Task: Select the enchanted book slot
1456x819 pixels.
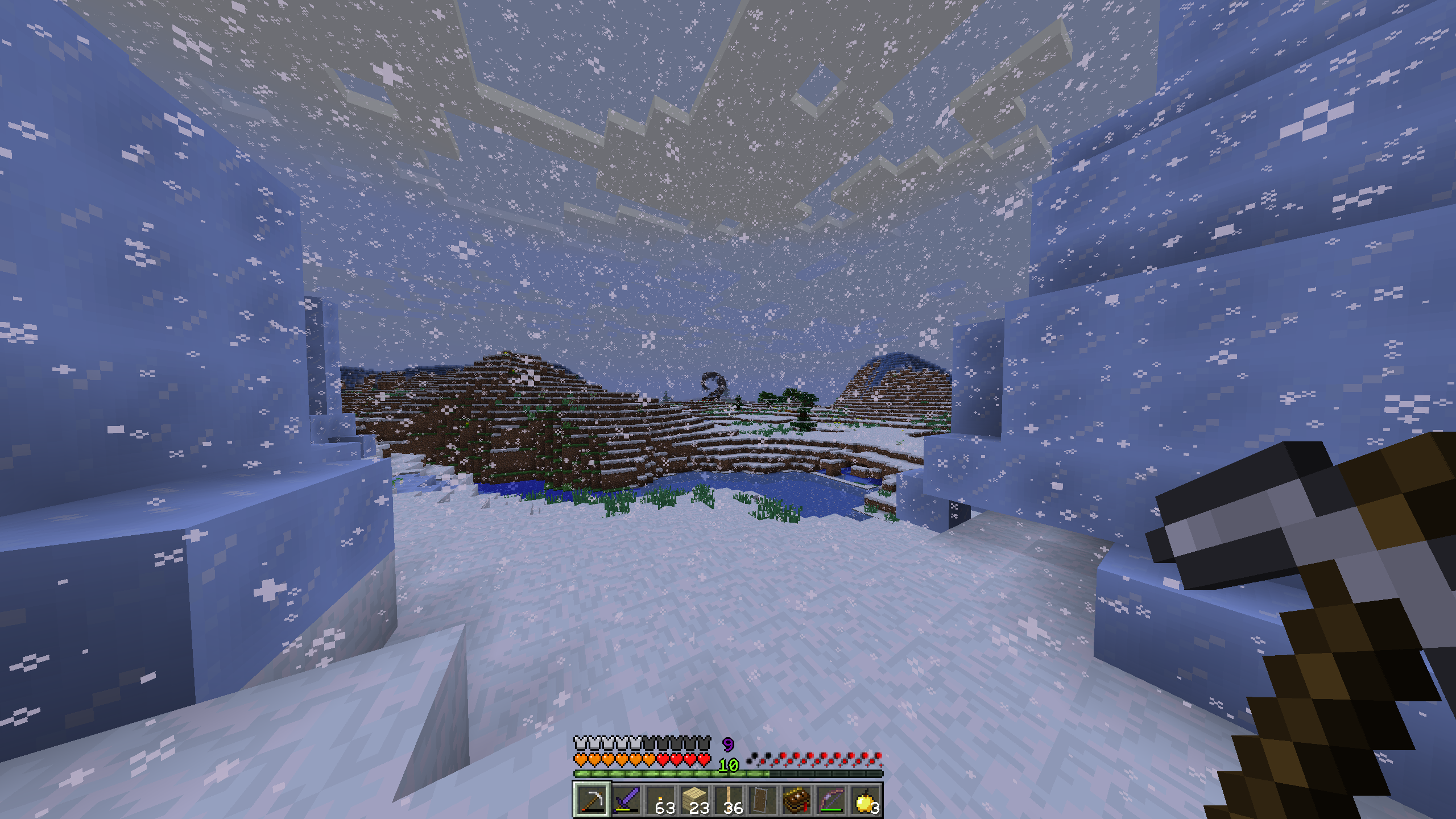Action: pyautogui.click(x=797, y=800)
